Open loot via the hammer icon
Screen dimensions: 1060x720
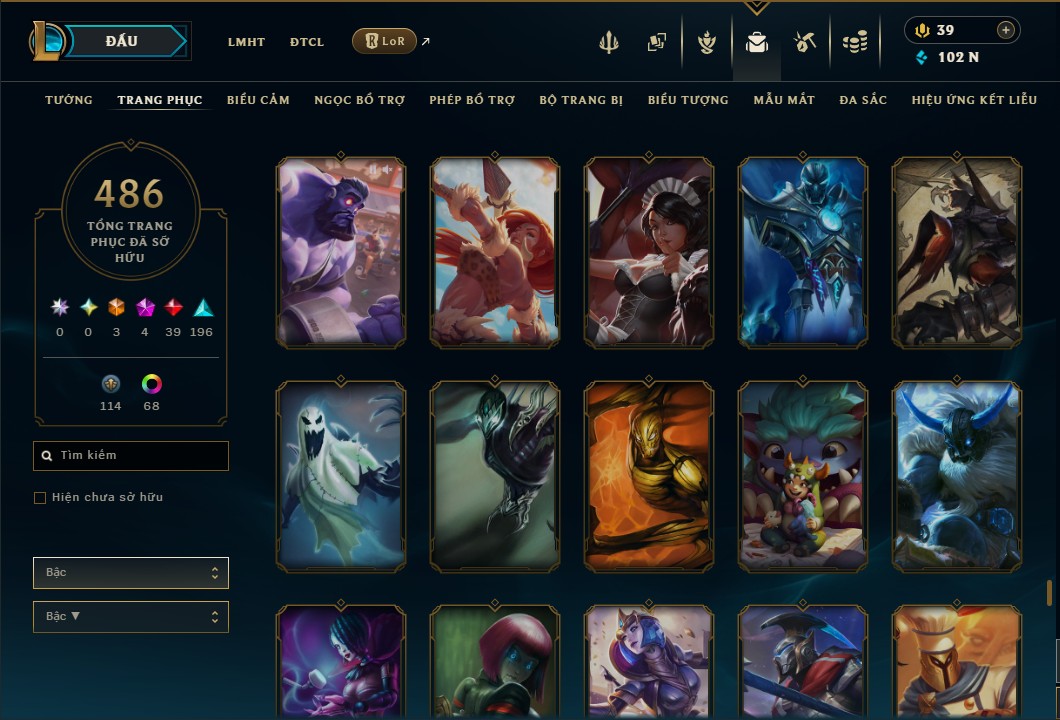(x=804, y=42)
